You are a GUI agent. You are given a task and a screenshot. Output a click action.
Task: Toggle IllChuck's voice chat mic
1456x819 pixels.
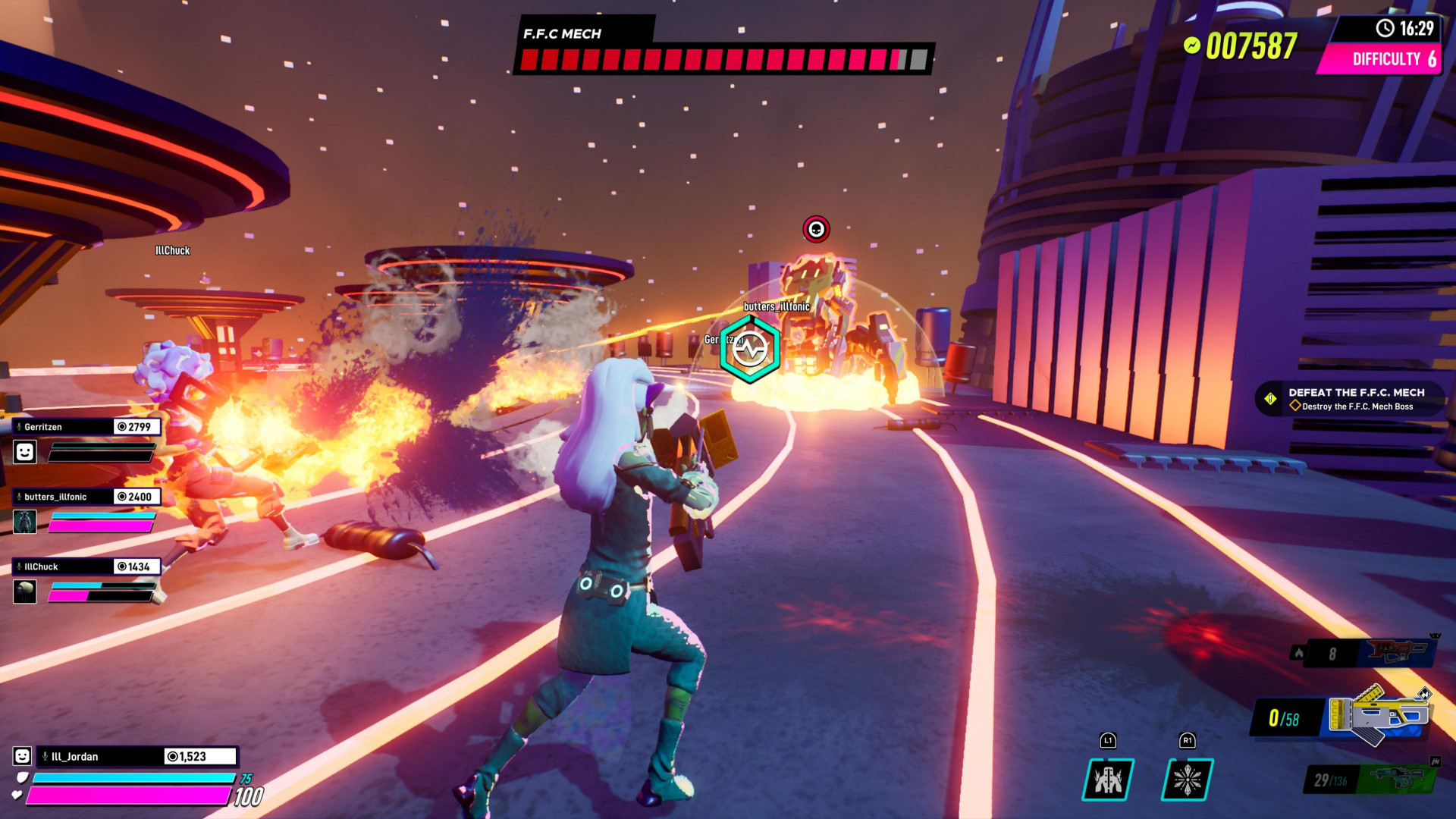[19, 566]
